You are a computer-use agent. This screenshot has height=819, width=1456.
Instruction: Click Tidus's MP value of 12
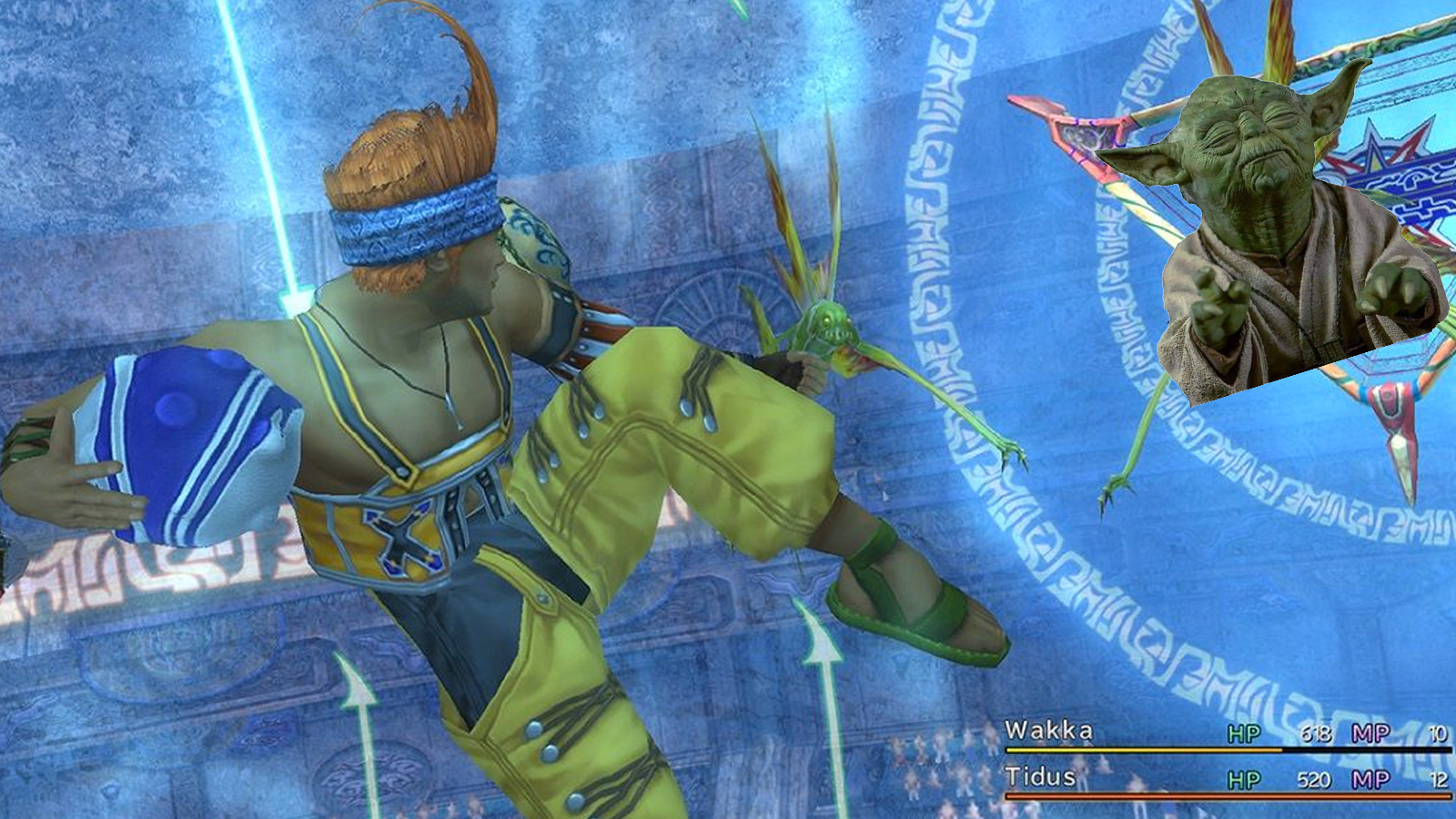pos(1438,778)
